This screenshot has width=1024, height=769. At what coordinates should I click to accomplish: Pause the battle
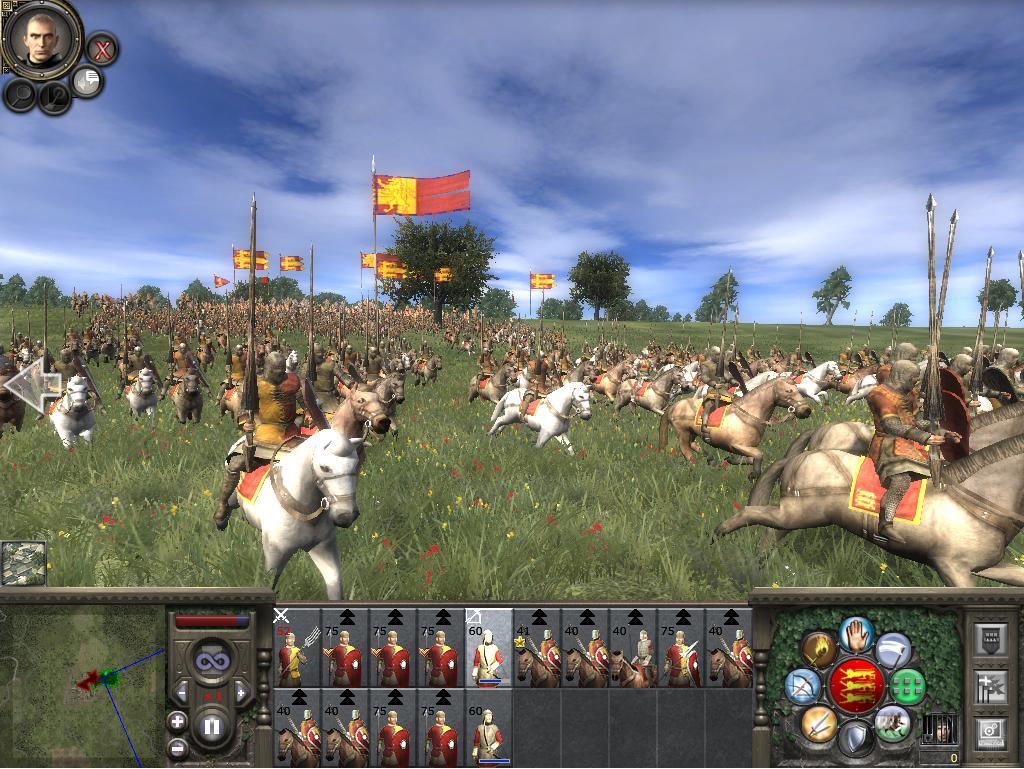point(212,727)
